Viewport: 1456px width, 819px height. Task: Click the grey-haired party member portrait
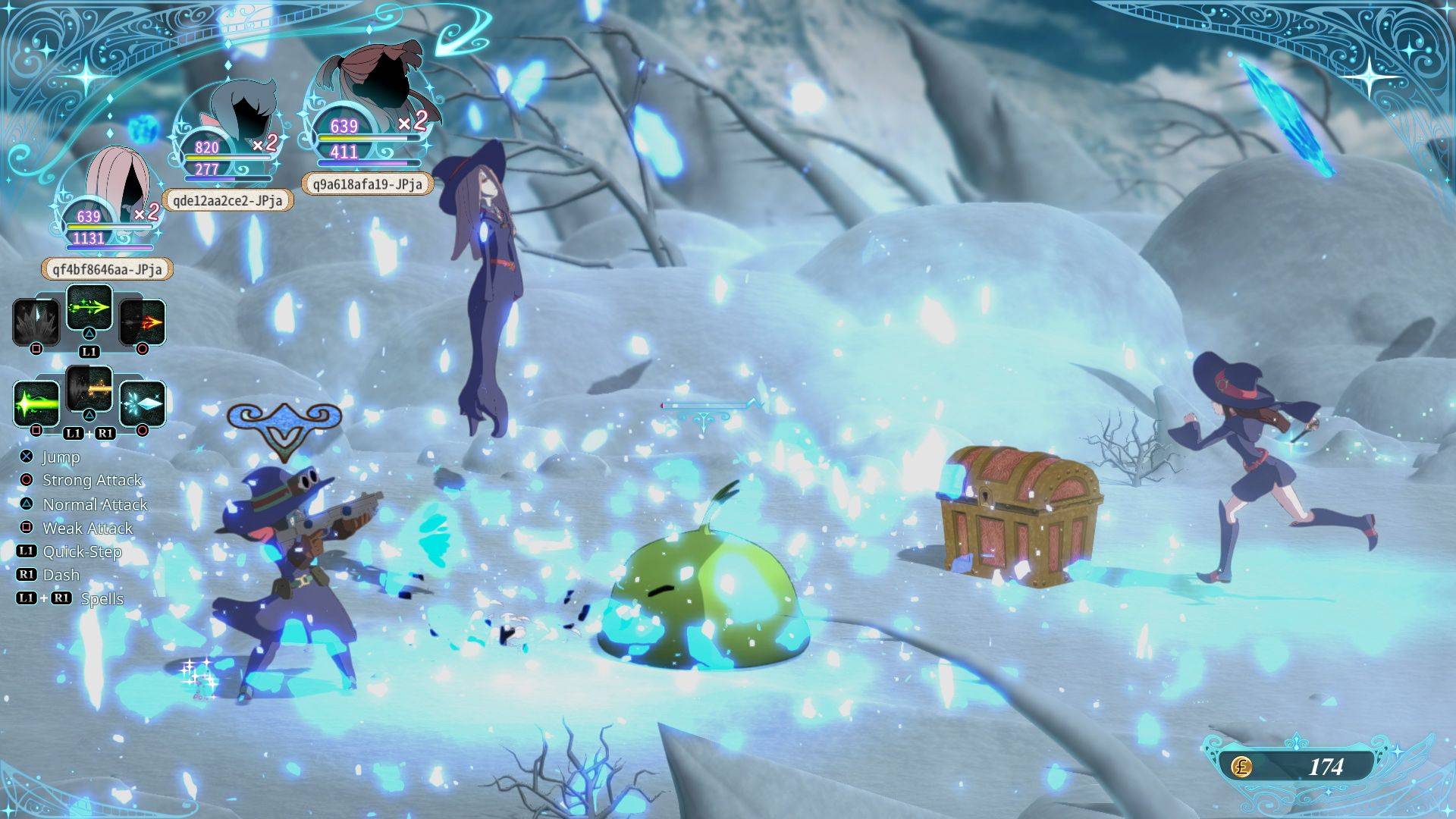click(x=237, y=114)
